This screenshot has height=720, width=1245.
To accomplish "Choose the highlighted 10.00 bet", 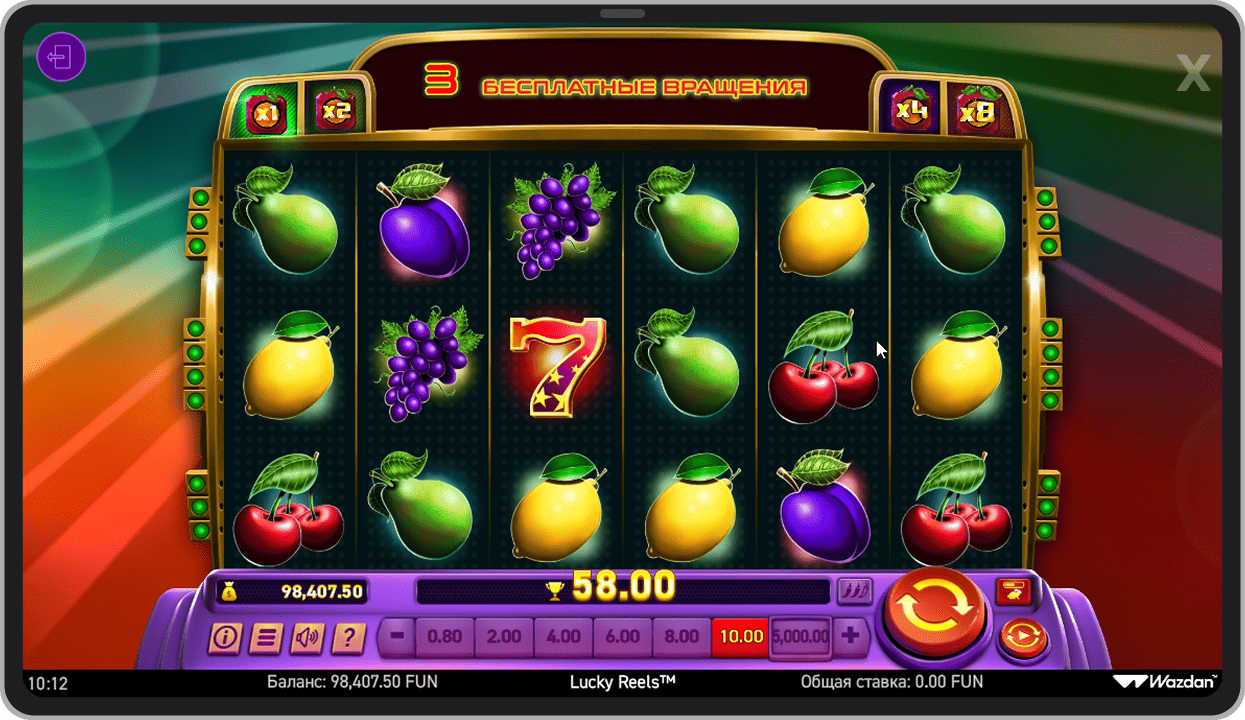I will [741, 636].
